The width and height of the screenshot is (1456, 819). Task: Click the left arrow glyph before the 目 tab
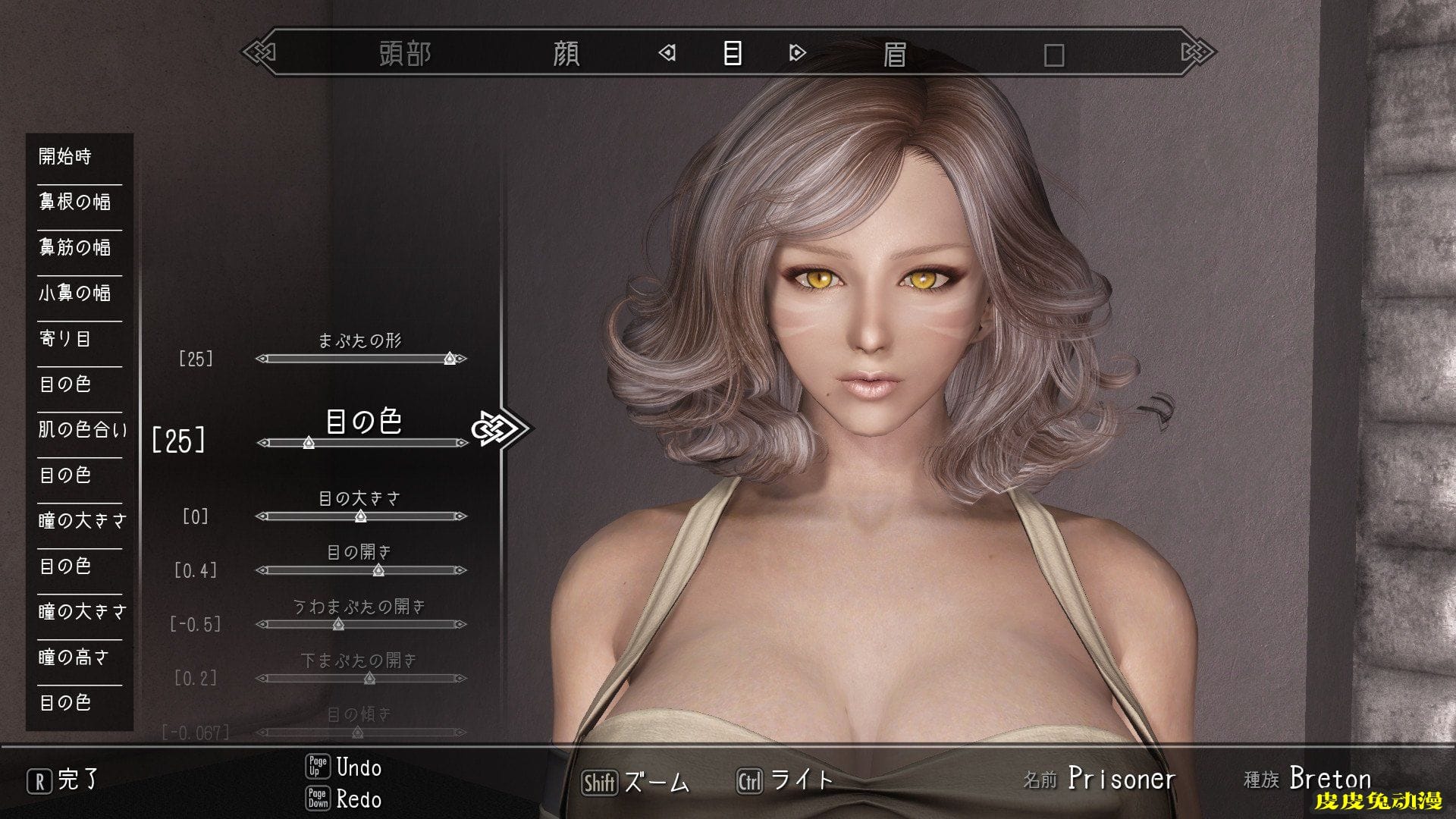pos(666,55)
